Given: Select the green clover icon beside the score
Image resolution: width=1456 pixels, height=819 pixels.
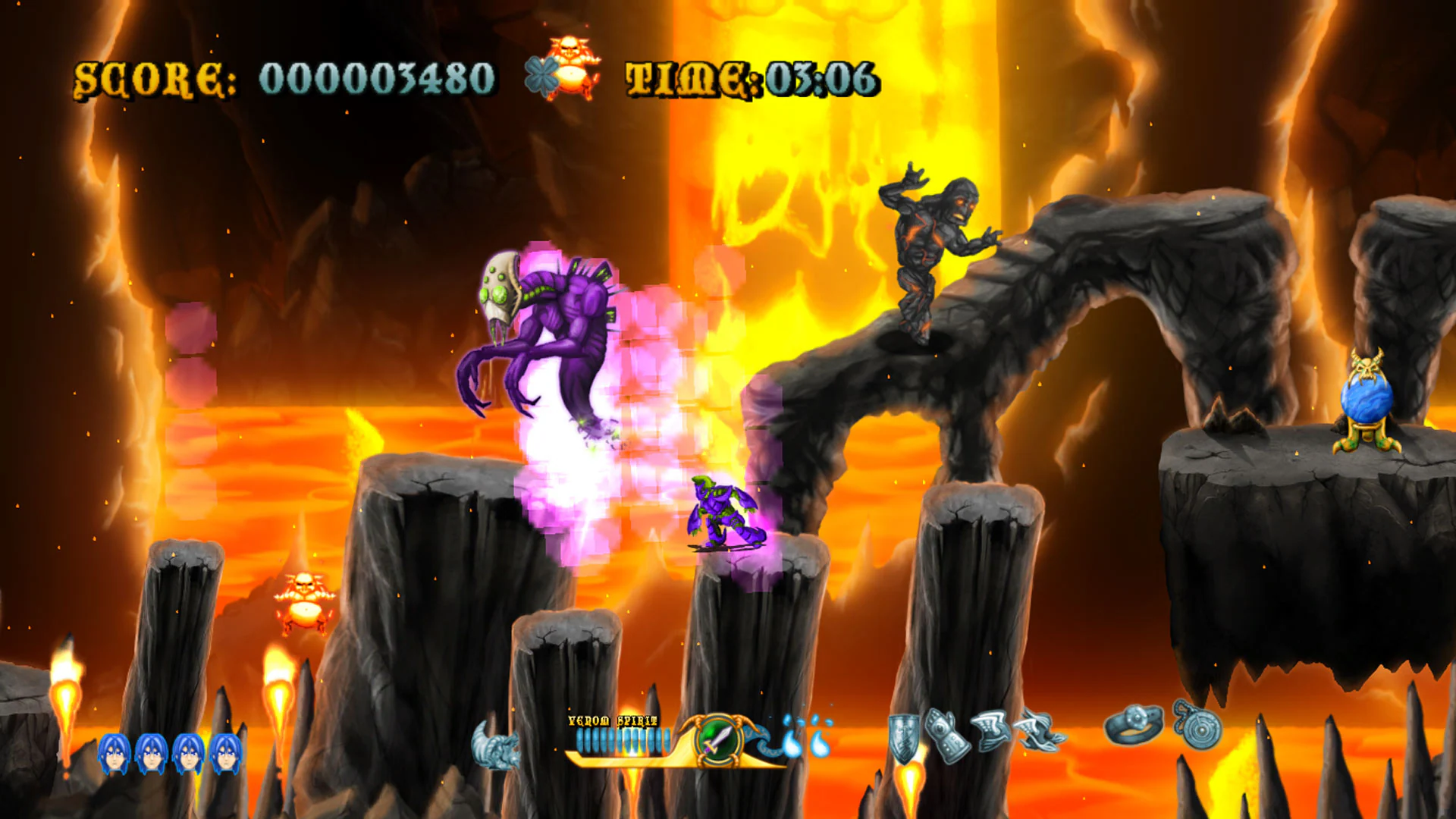Looking at the screenshot, I should pyautogui.click(x=543, y=74).
